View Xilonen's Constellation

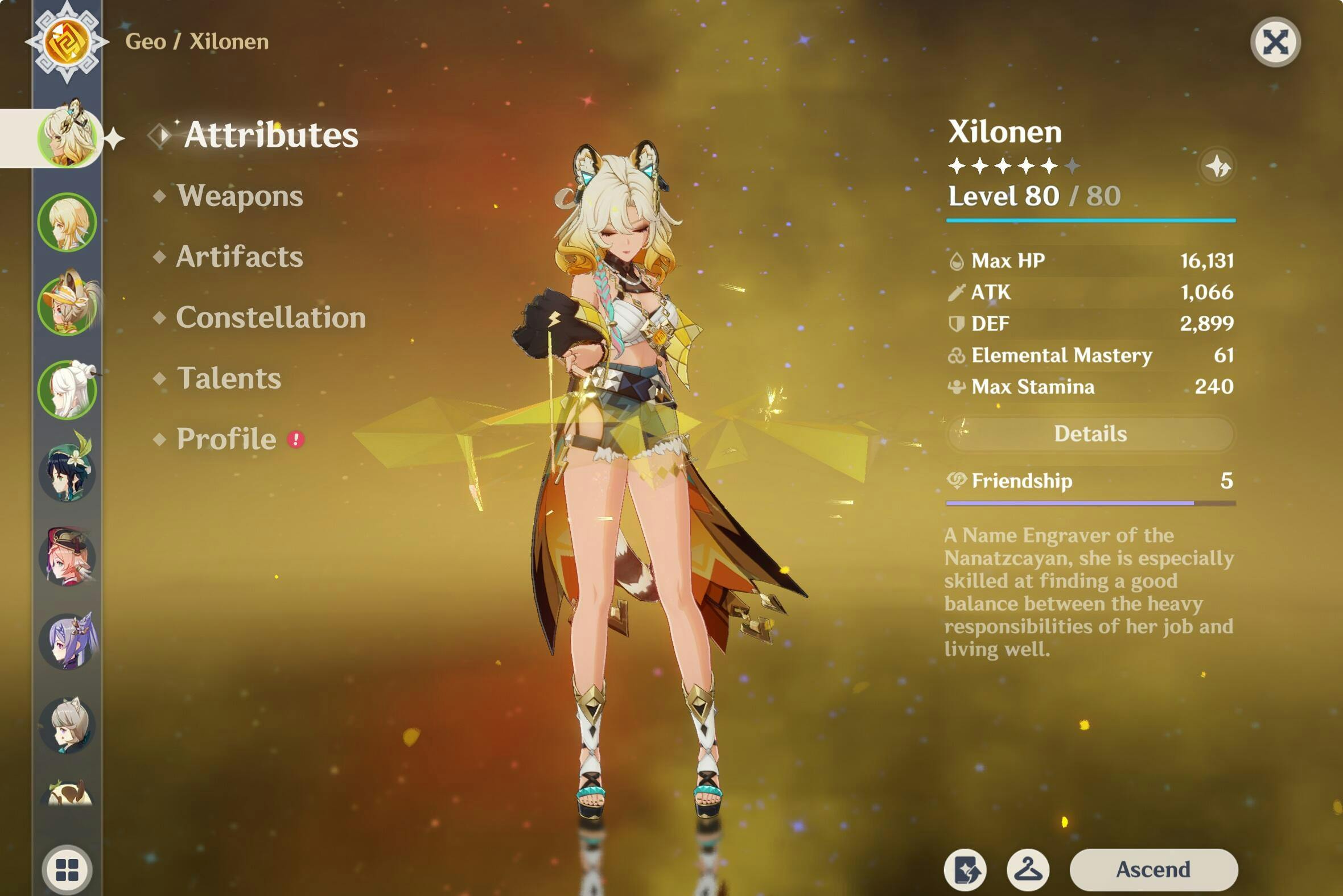270,317
